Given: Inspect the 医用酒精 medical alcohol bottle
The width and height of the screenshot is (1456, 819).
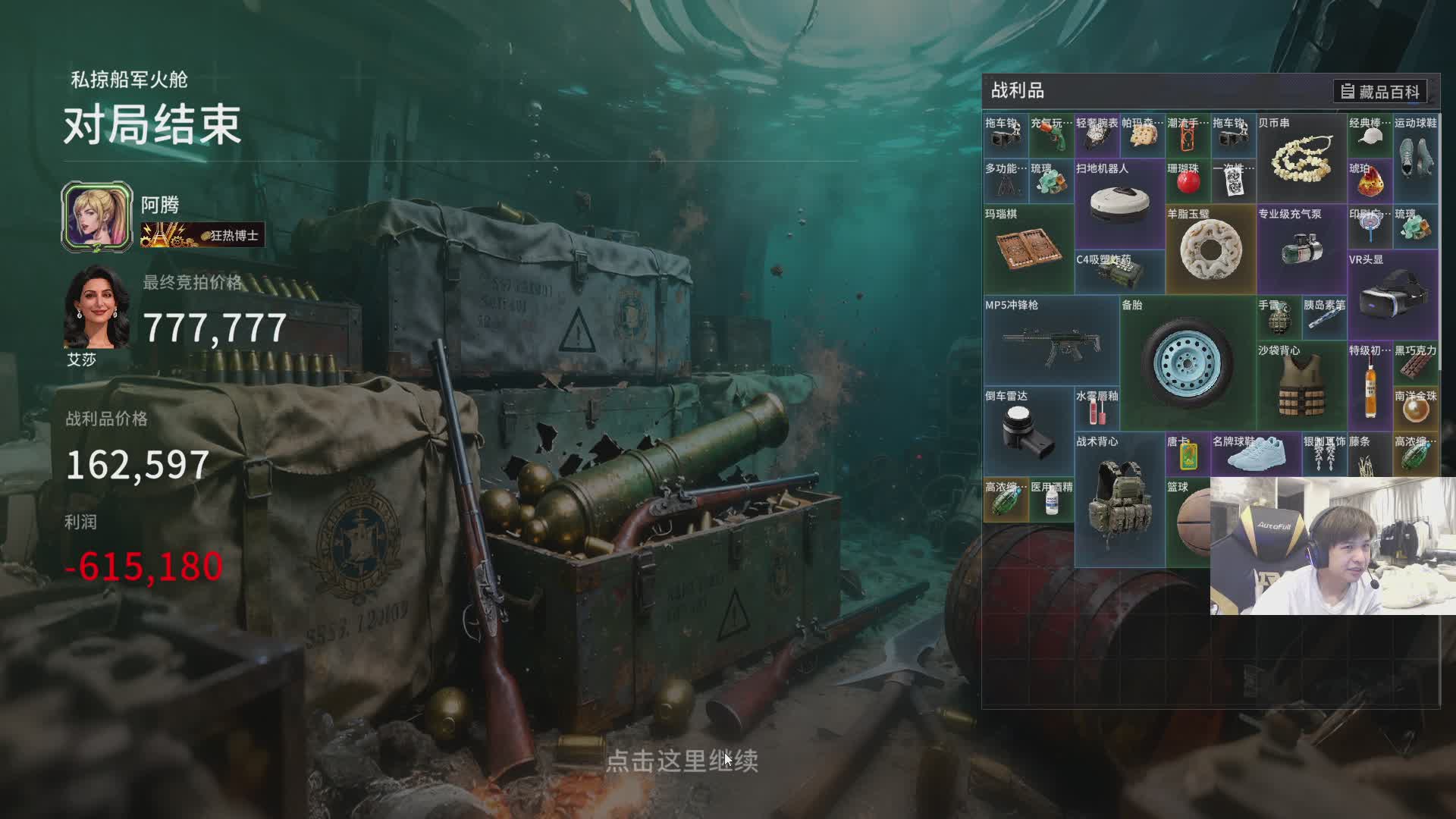Looking at the screenshot, I should (1051, 500).
